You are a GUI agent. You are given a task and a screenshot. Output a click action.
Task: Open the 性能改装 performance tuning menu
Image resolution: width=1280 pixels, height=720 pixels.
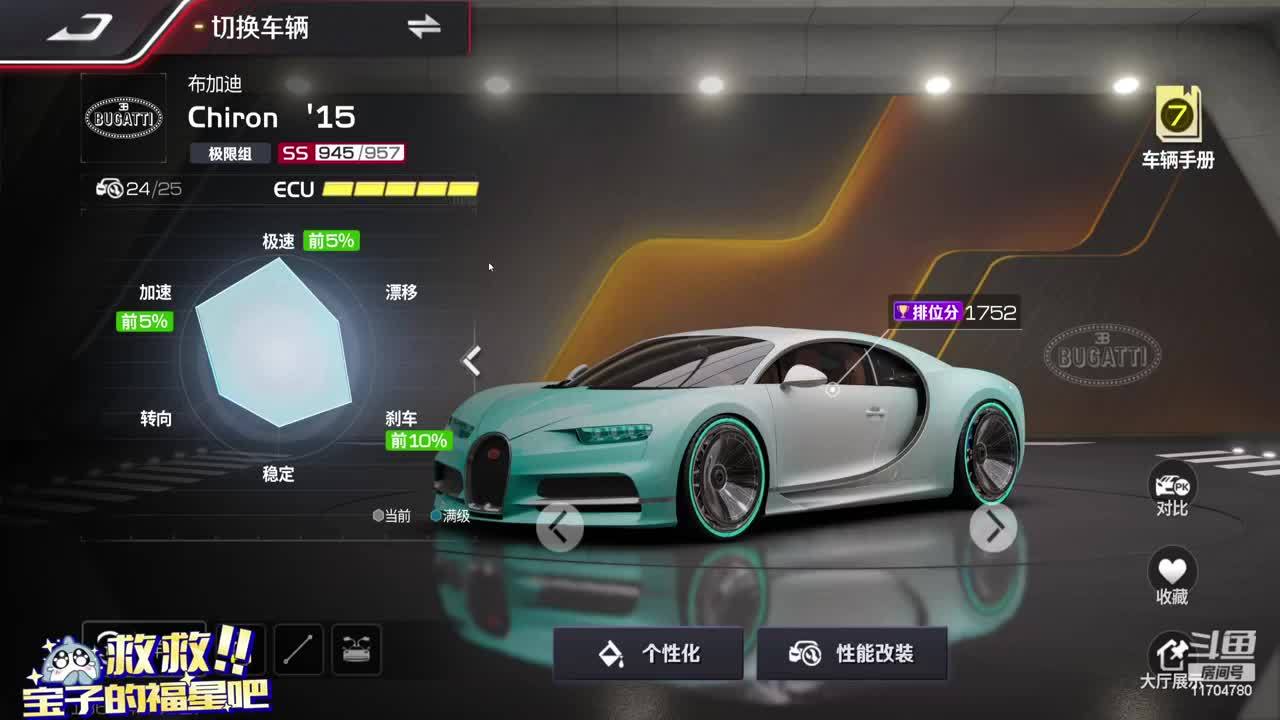coord(852,654)
